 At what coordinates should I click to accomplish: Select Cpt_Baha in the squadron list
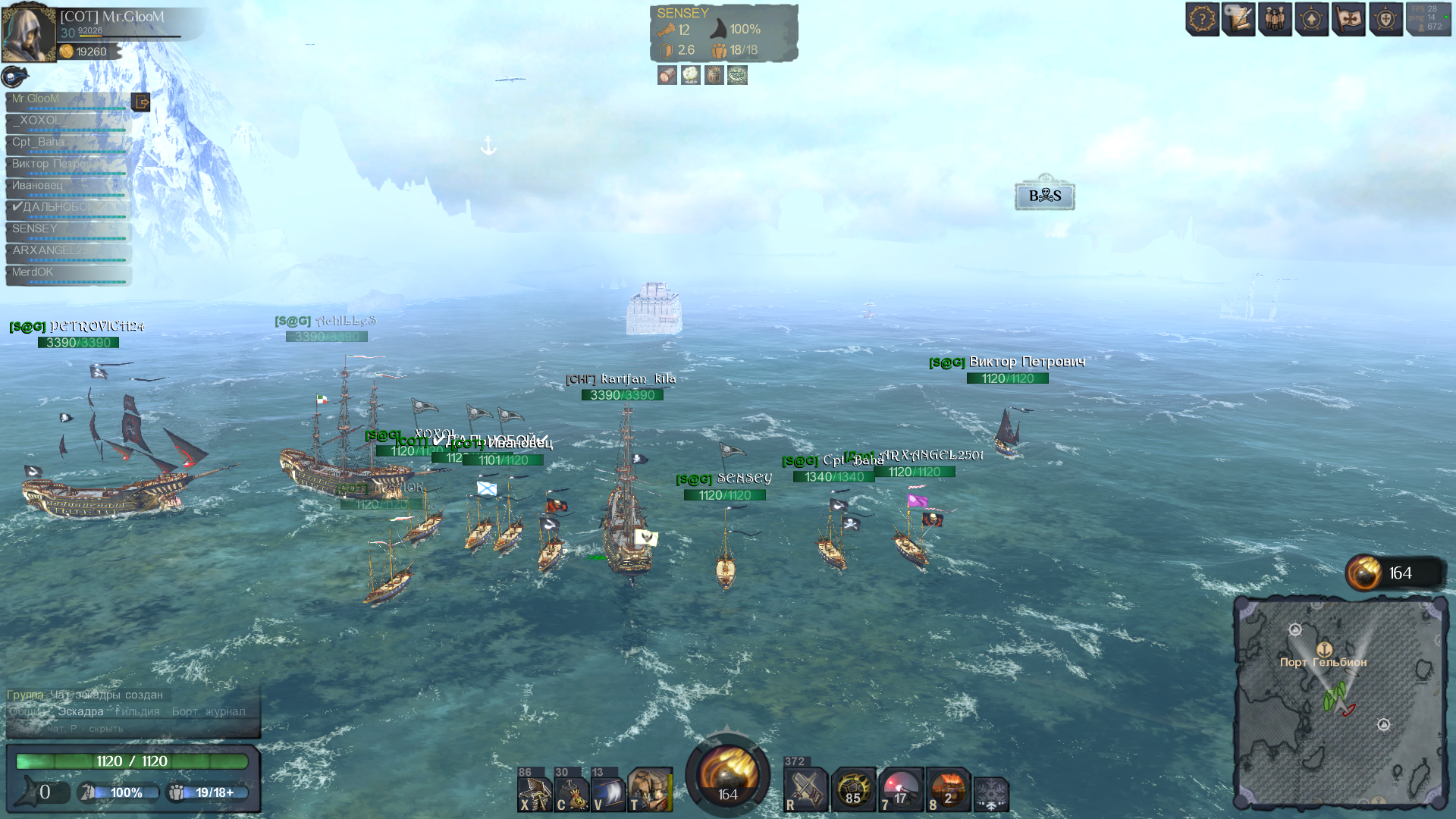67,143
